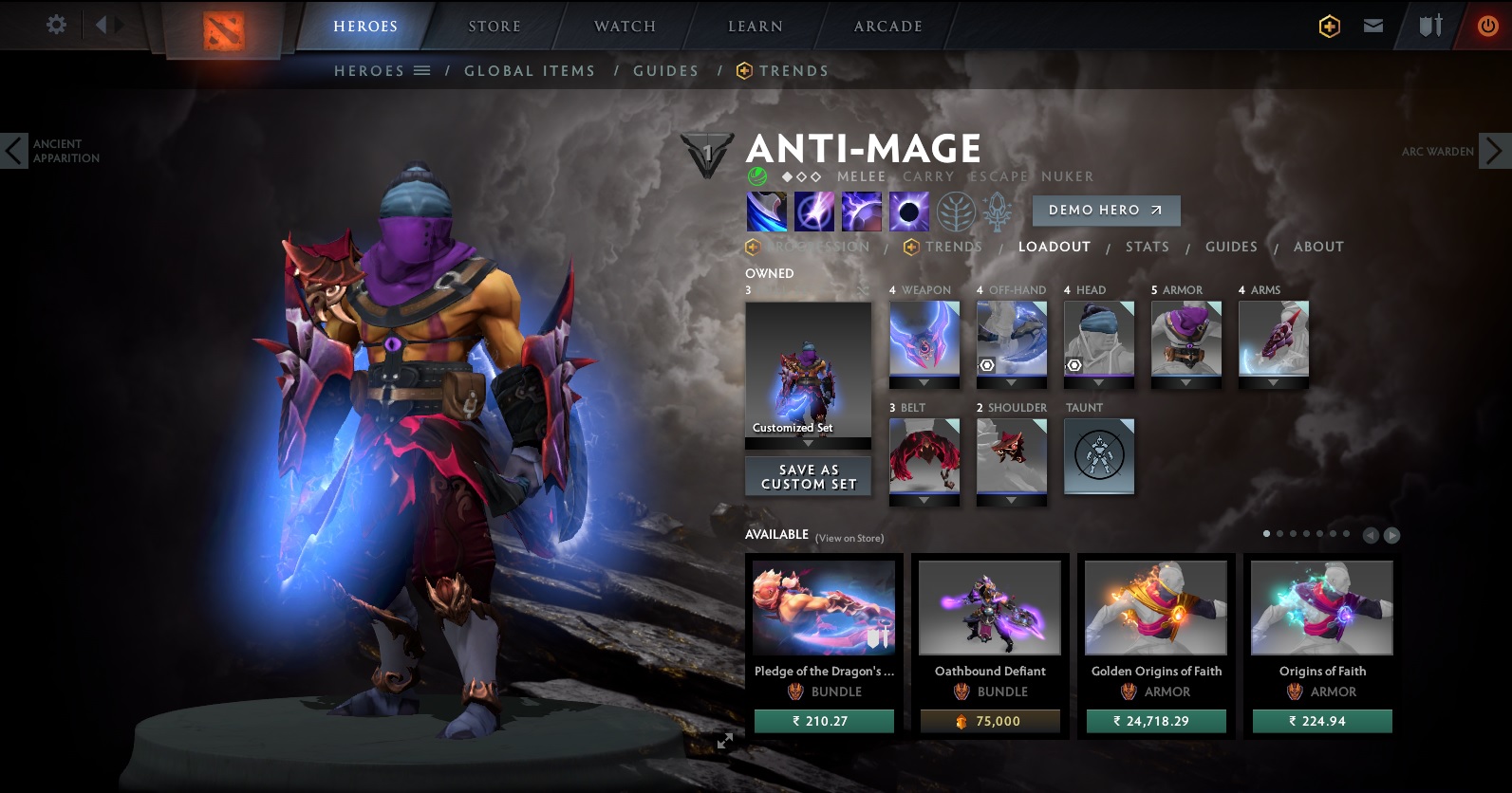This screenshot has width=1512, height=793.
Task: Check messages via the envelope icon
Action: point(1372,25)
